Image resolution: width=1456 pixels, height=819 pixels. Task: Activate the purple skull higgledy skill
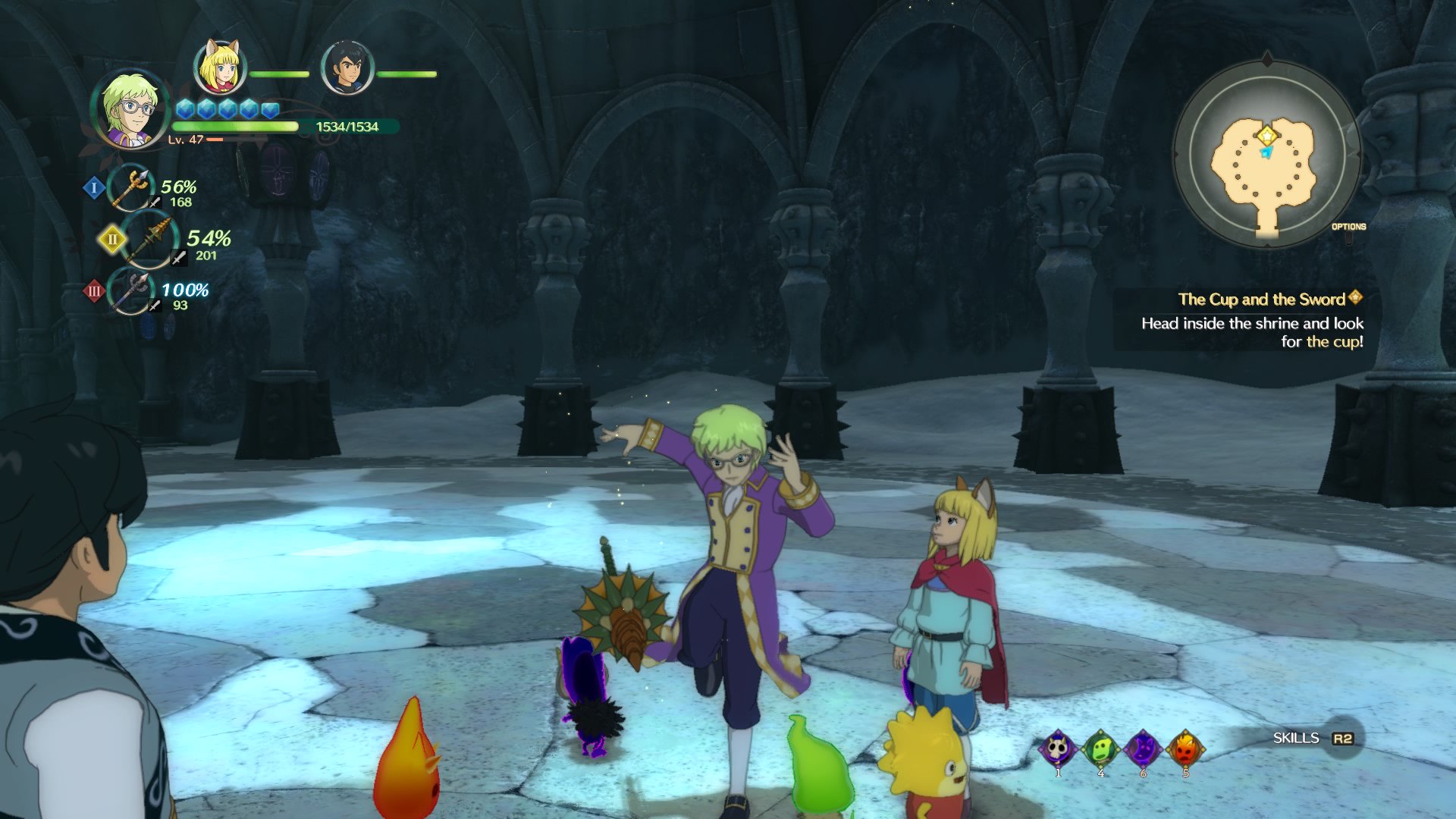(x=1059, y=749)
